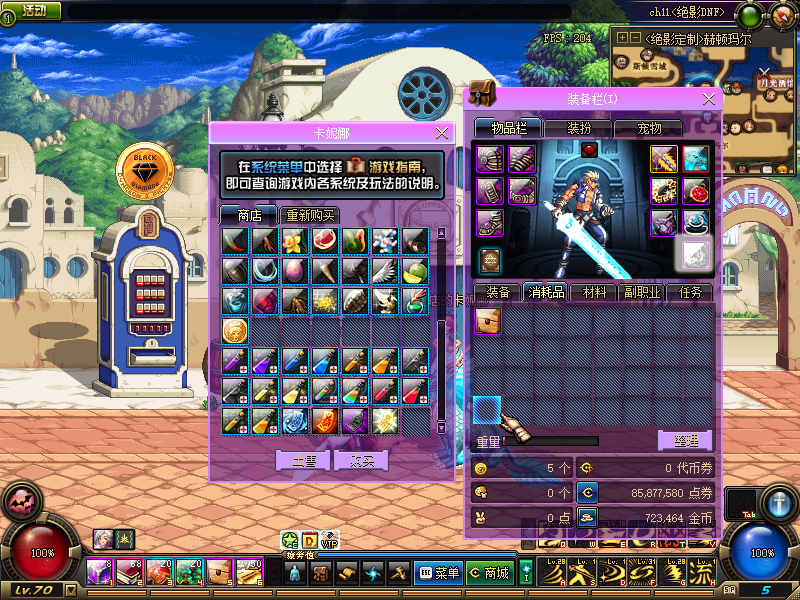This screenshot has width=800, height=600.
Task: Open the 副职业 sub-profession category
Action: coord(644,293)
